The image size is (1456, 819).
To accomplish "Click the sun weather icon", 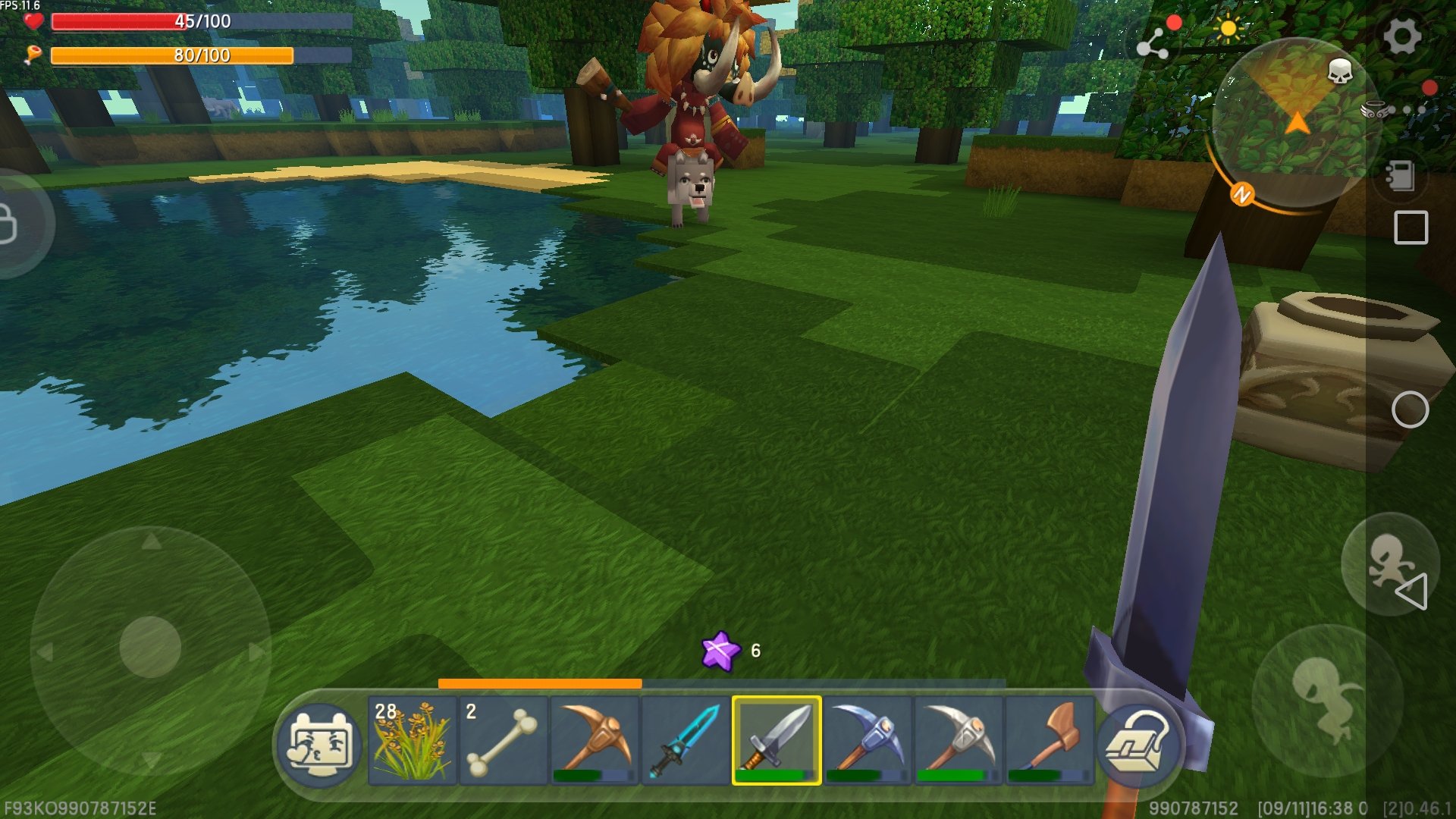I will click(1228, 30).
